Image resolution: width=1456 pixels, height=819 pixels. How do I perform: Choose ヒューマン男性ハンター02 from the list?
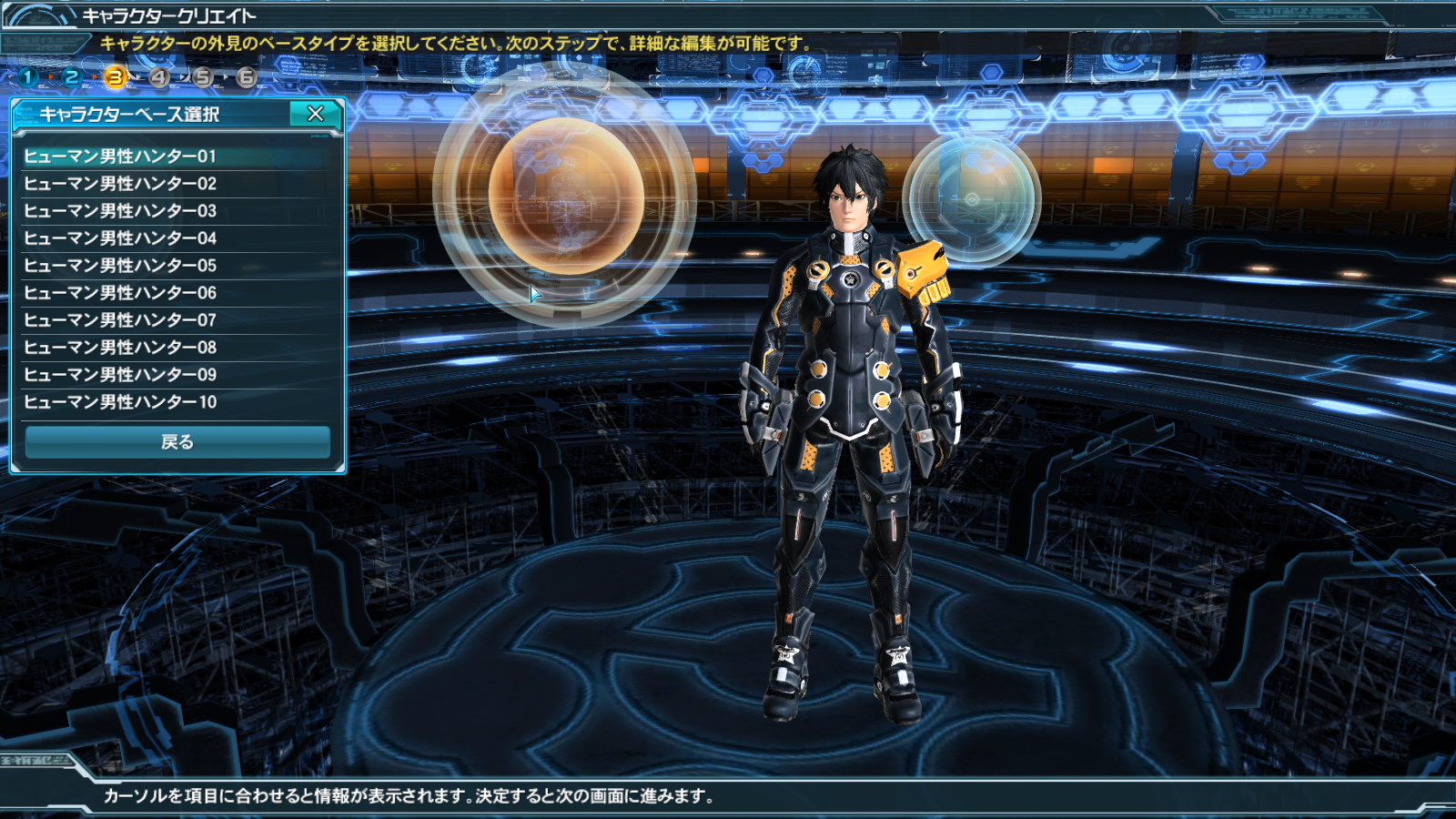point(120,184)
